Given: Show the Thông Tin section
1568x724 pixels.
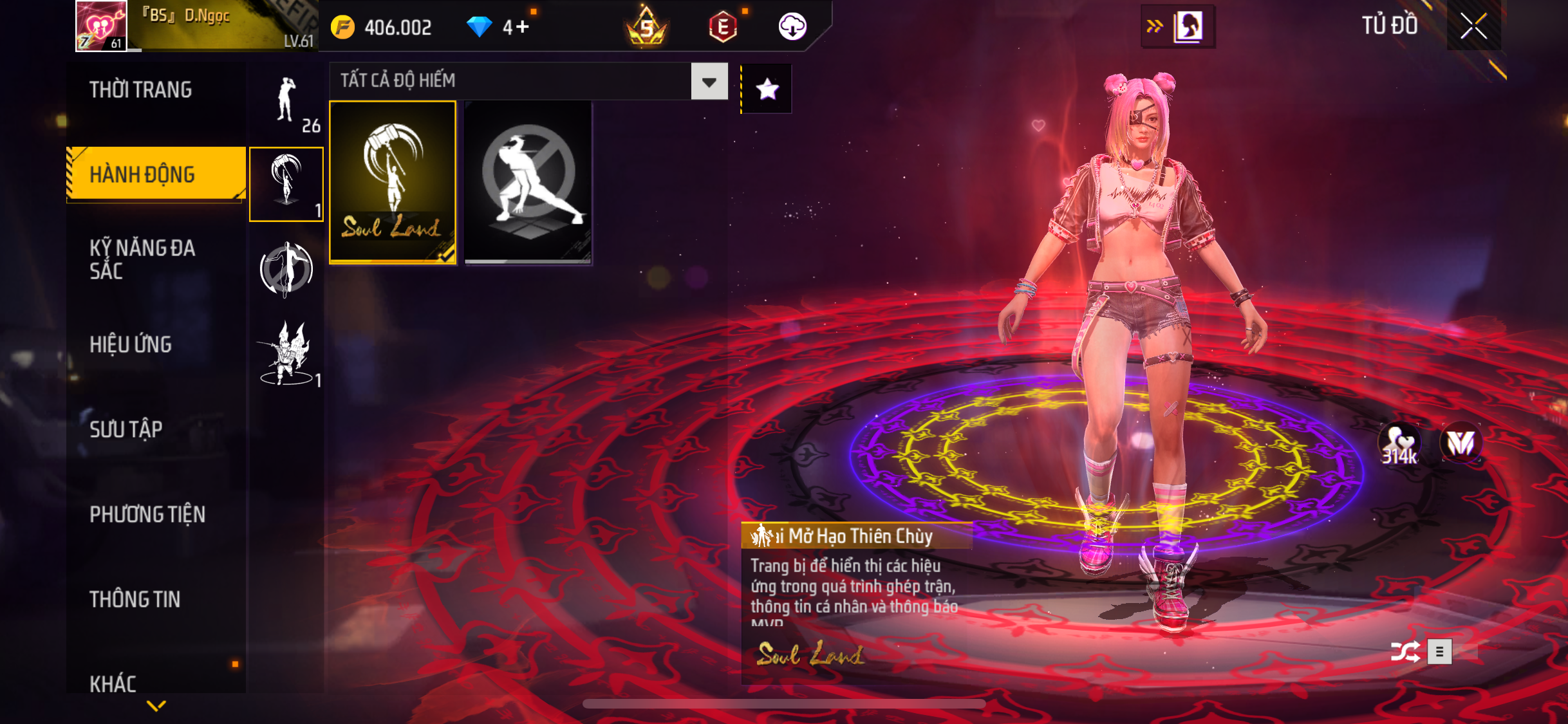Looking at the screenshot, I should (x=135, y=599).
